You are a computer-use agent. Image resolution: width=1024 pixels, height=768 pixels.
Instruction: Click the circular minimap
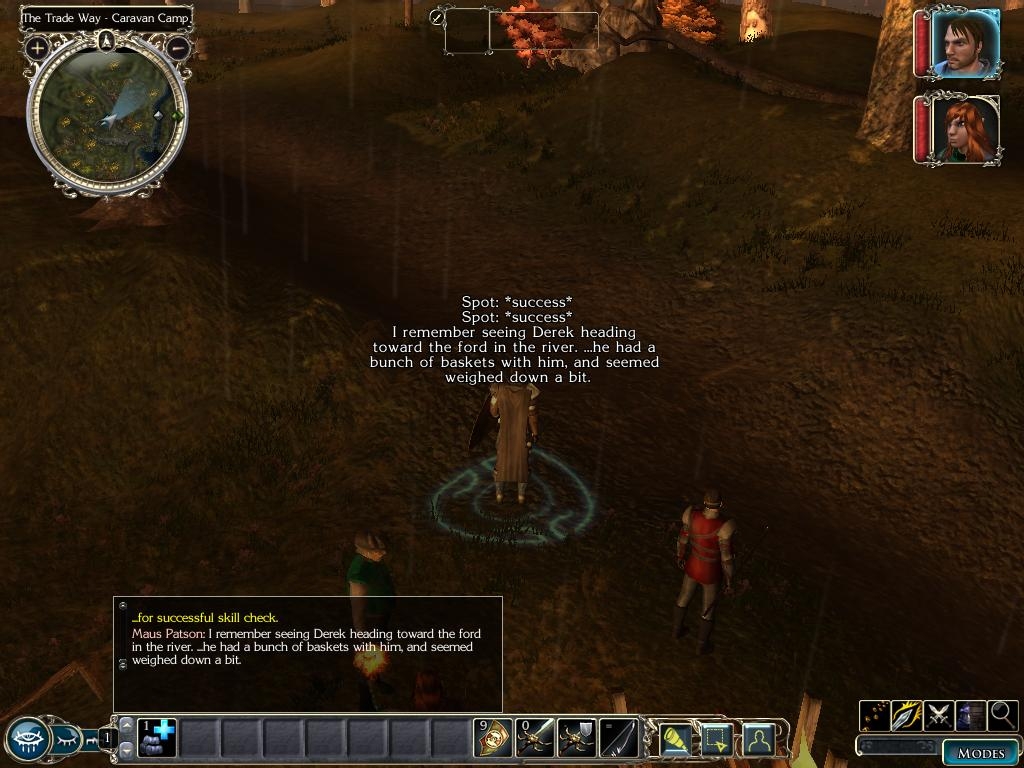point(107,117)
